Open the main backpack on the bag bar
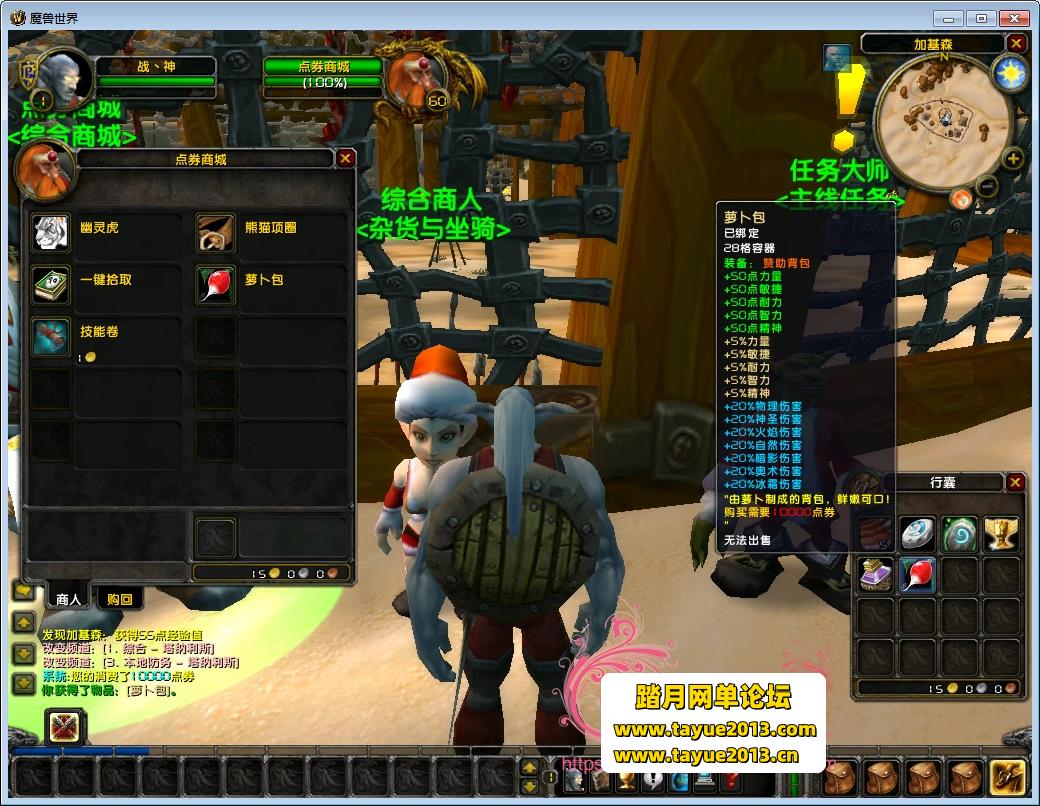 1006,776
